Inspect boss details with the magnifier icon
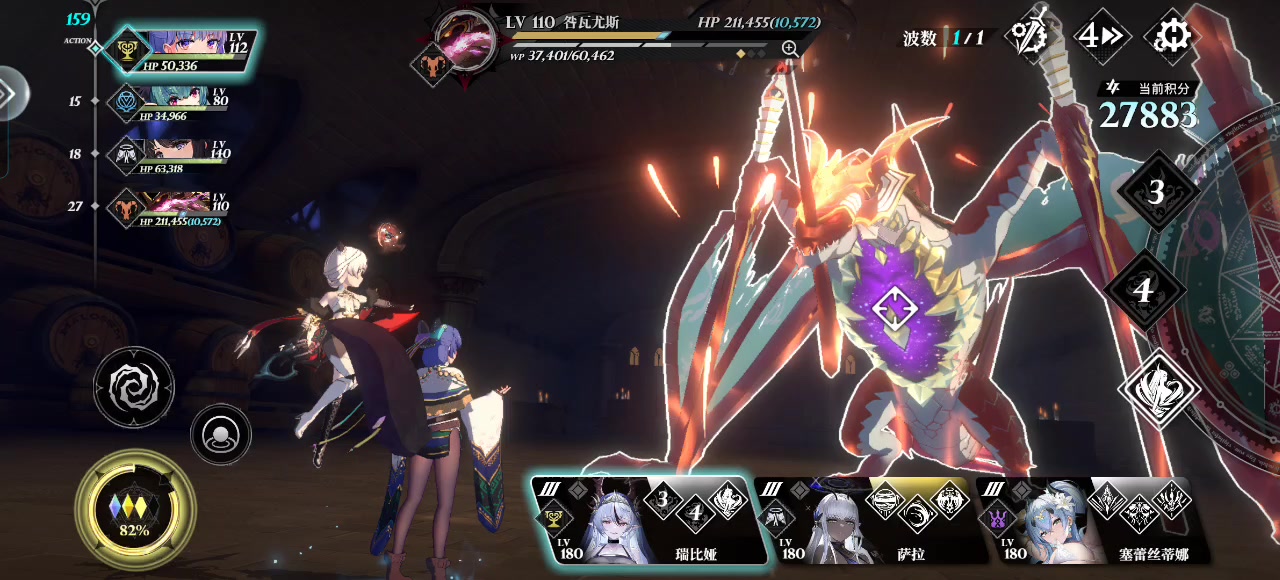 790,48
